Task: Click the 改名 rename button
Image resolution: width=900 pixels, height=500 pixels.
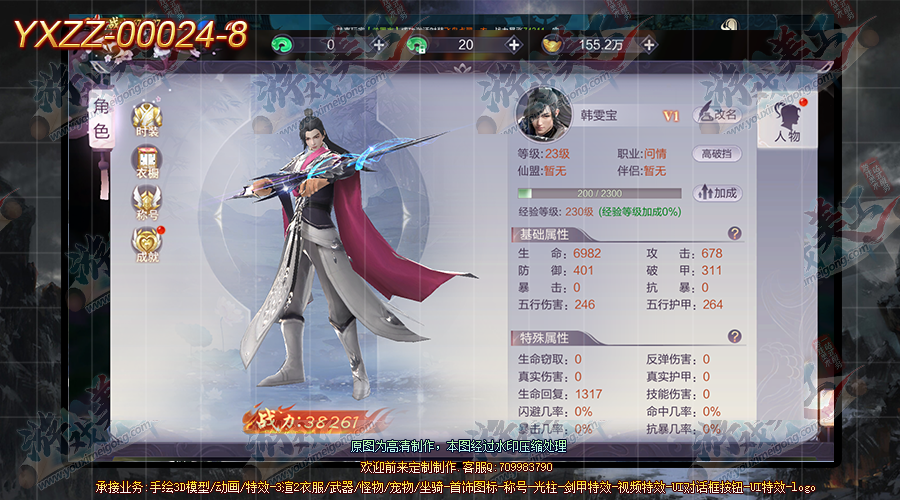Action: tap(718, 115)
